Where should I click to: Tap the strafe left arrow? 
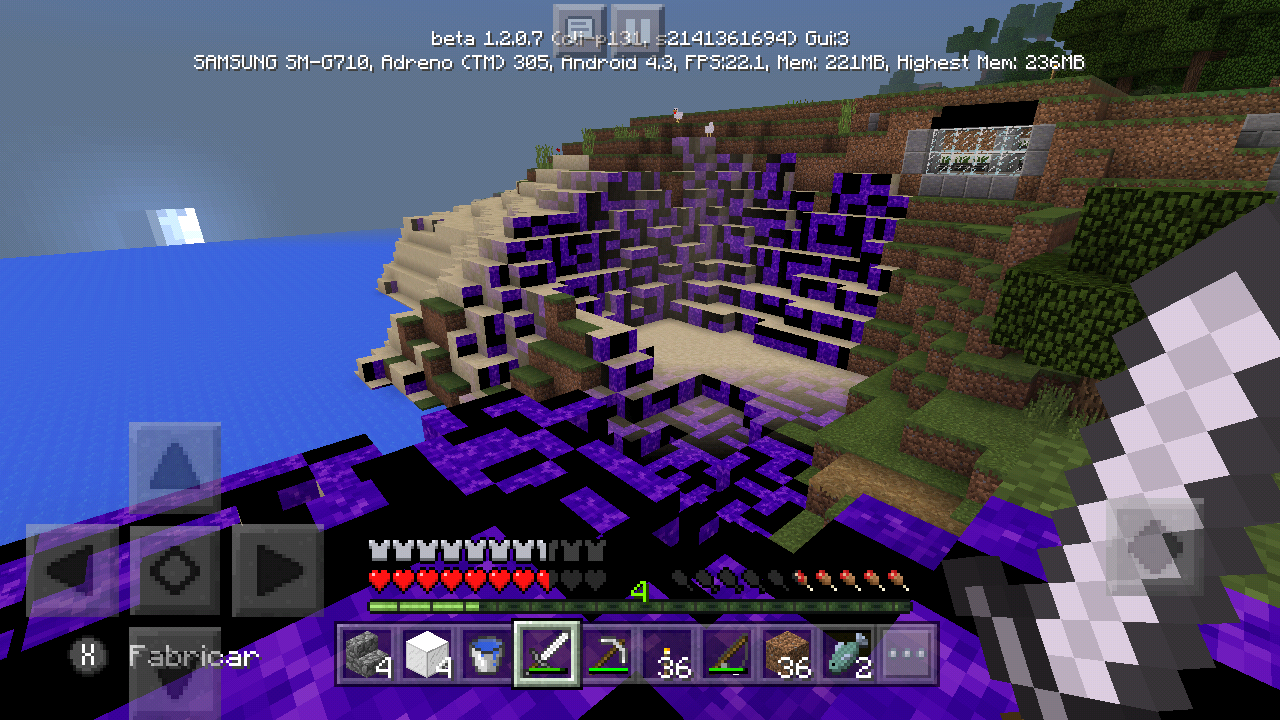72,570
